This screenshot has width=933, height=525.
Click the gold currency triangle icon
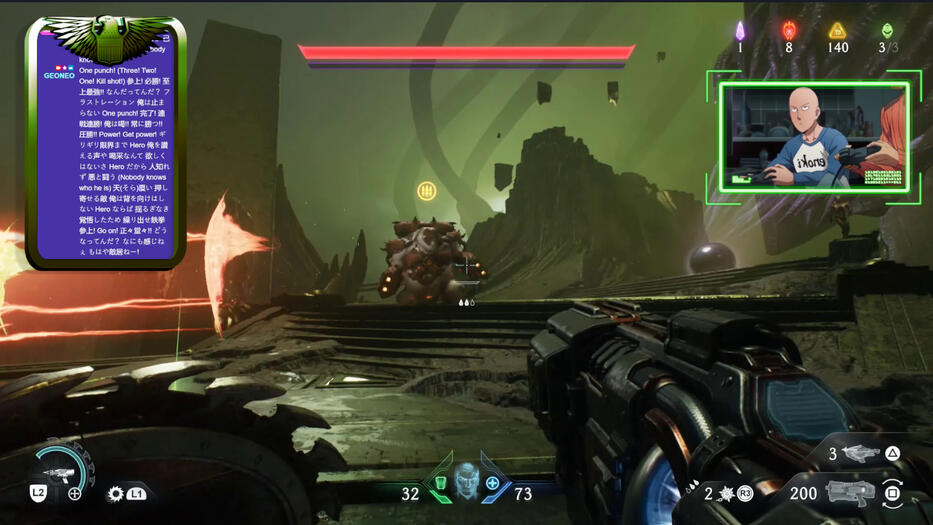tap(838, 31)
